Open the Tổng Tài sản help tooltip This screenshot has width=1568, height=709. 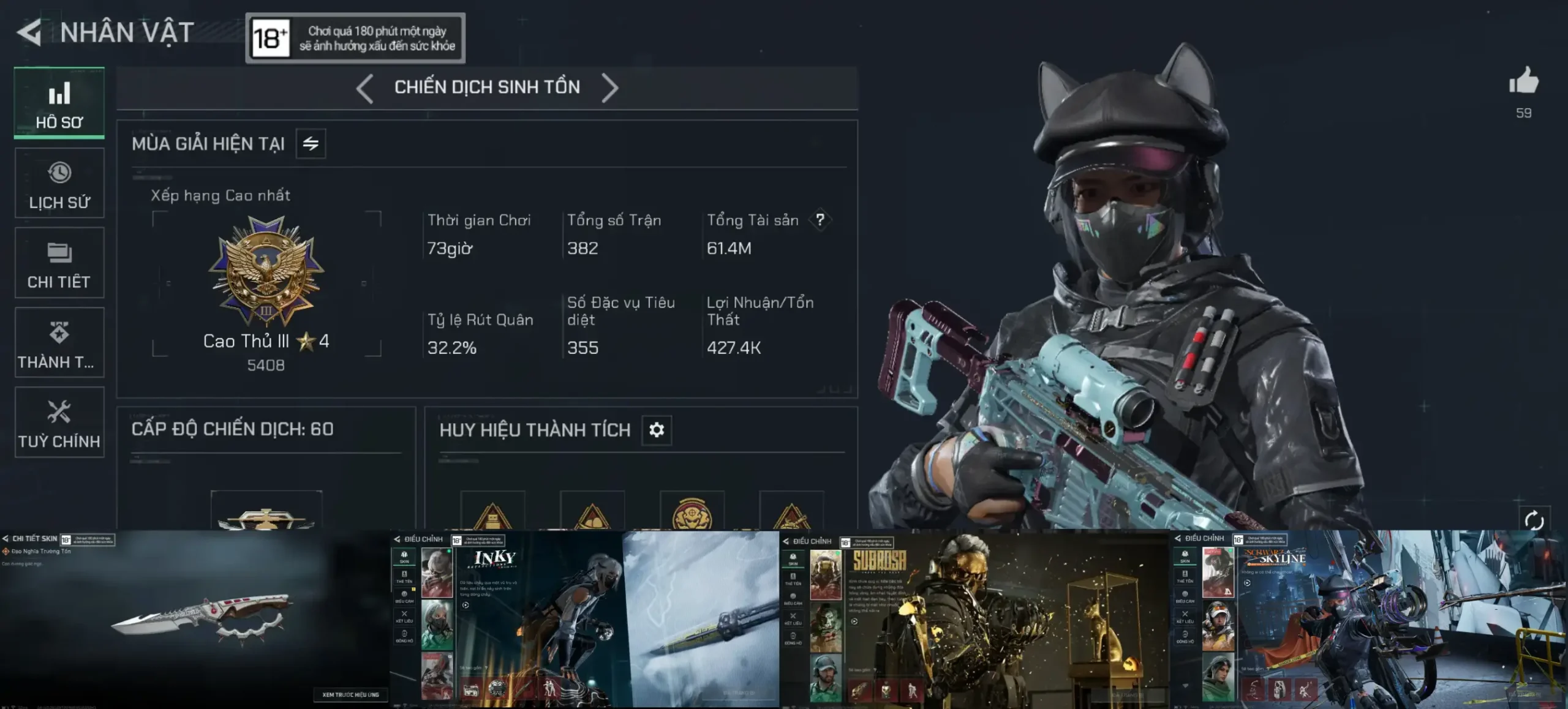tap(820, 220)
